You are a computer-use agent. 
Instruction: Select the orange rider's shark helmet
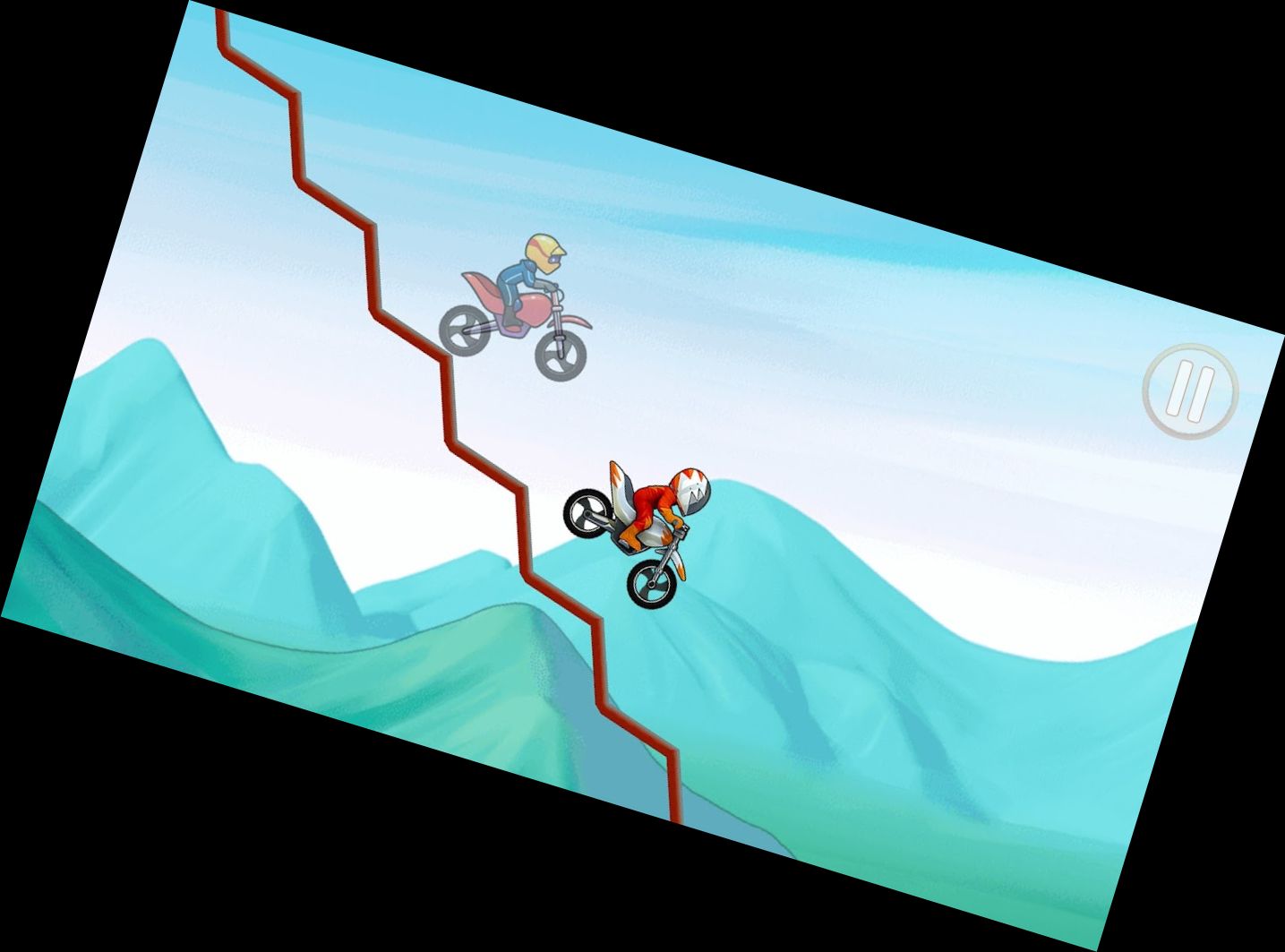click(x=691, y=488)
